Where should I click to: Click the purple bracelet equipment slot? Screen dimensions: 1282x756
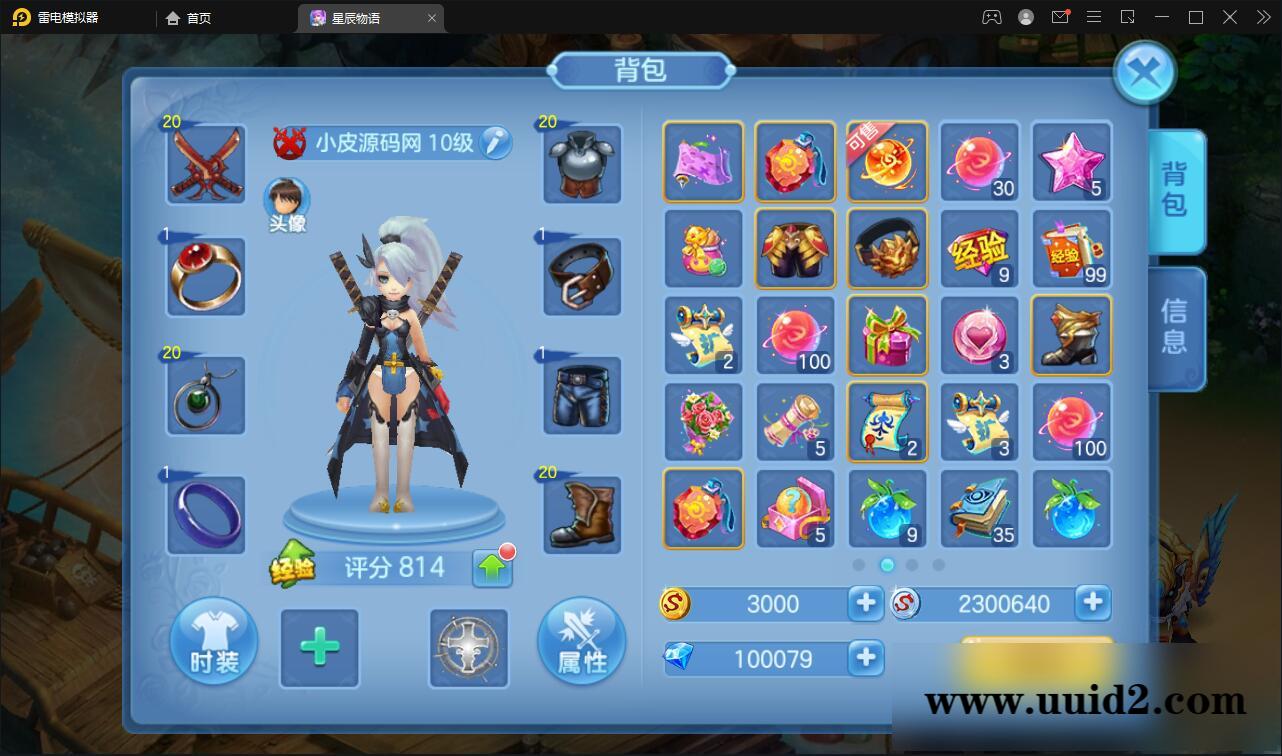[204, 513]
